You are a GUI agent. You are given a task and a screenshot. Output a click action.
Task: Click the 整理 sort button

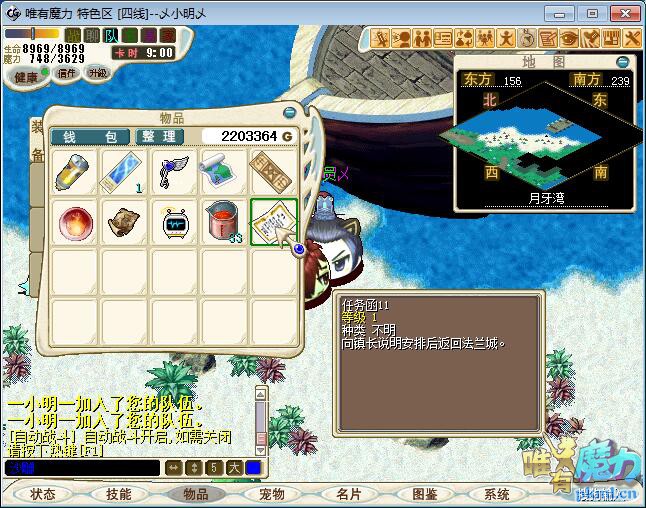158,136
